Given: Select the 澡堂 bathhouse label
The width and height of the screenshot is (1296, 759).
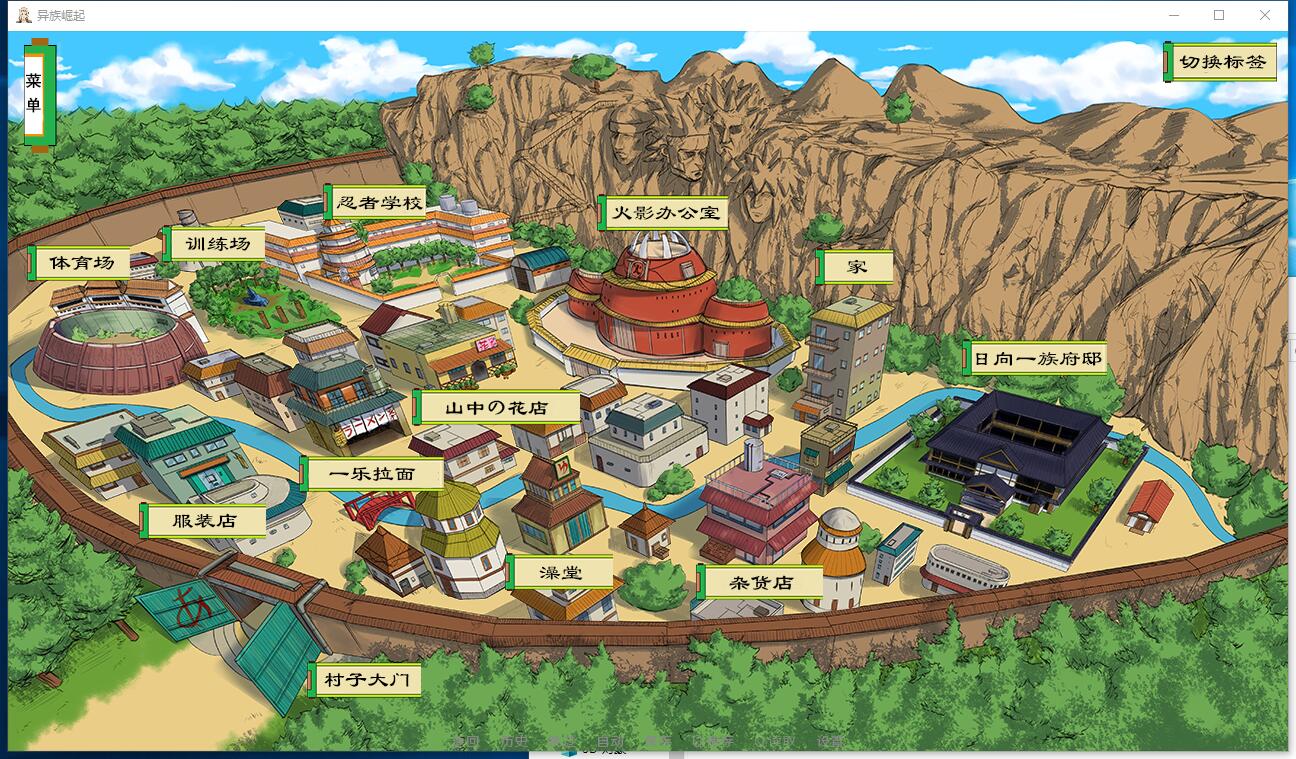Looking at the screenshot, I should click(560, 572).
